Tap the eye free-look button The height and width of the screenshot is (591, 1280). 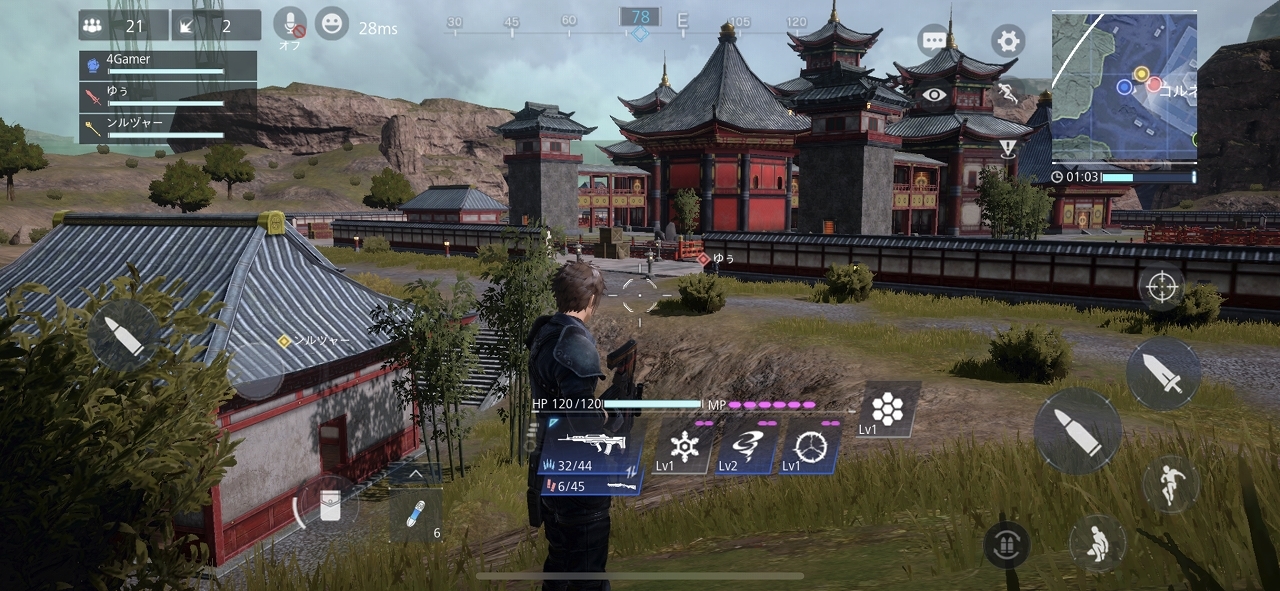pyautogui.click(x=935, y=95)
